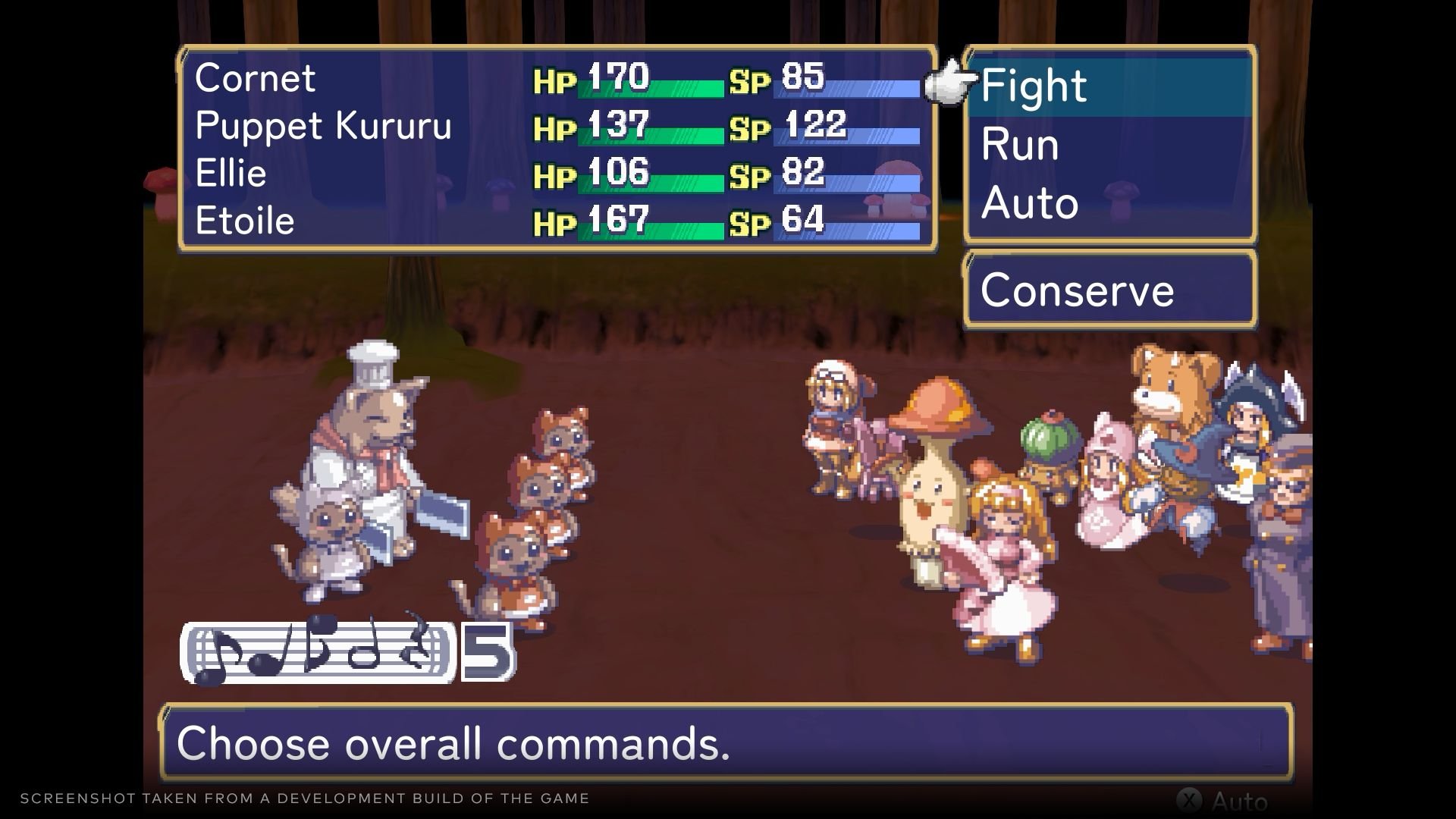Collapse the Conserve command box
Image resolution: width=1456 pixels, height=819 pixels.
(1107, 288)
